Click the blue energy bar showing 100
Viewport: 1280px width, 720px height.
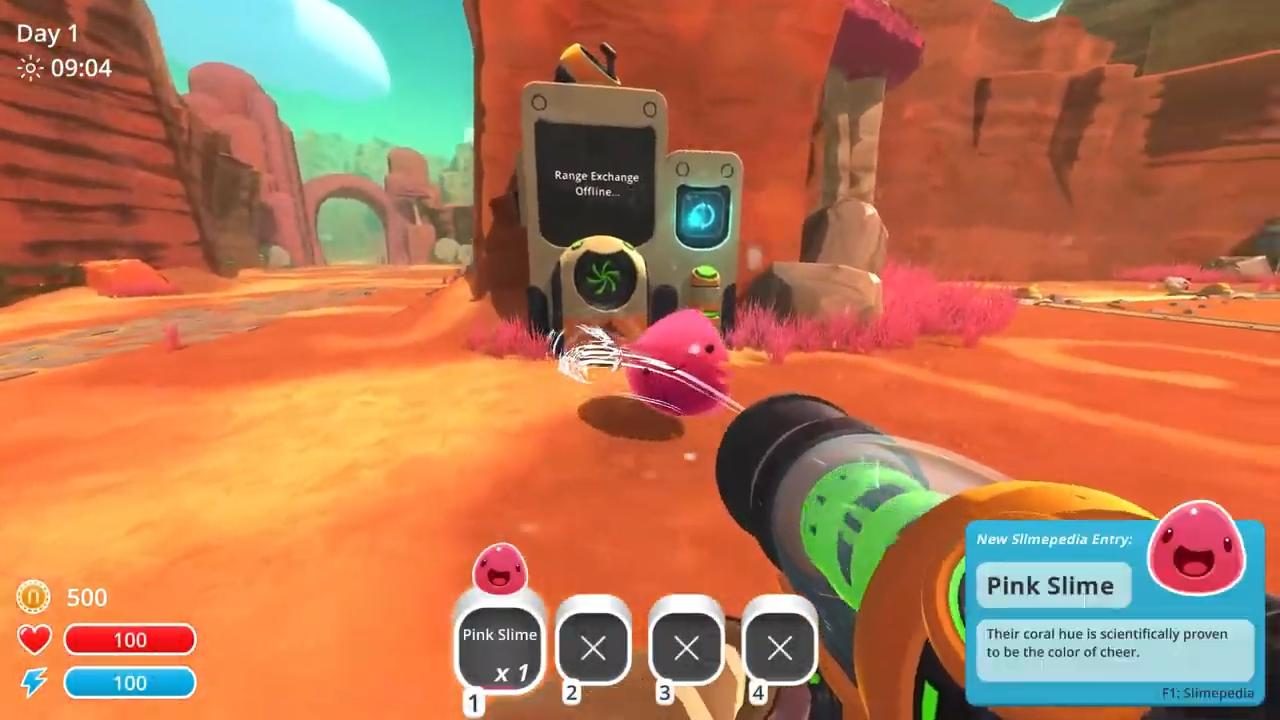tap(130, 683)
